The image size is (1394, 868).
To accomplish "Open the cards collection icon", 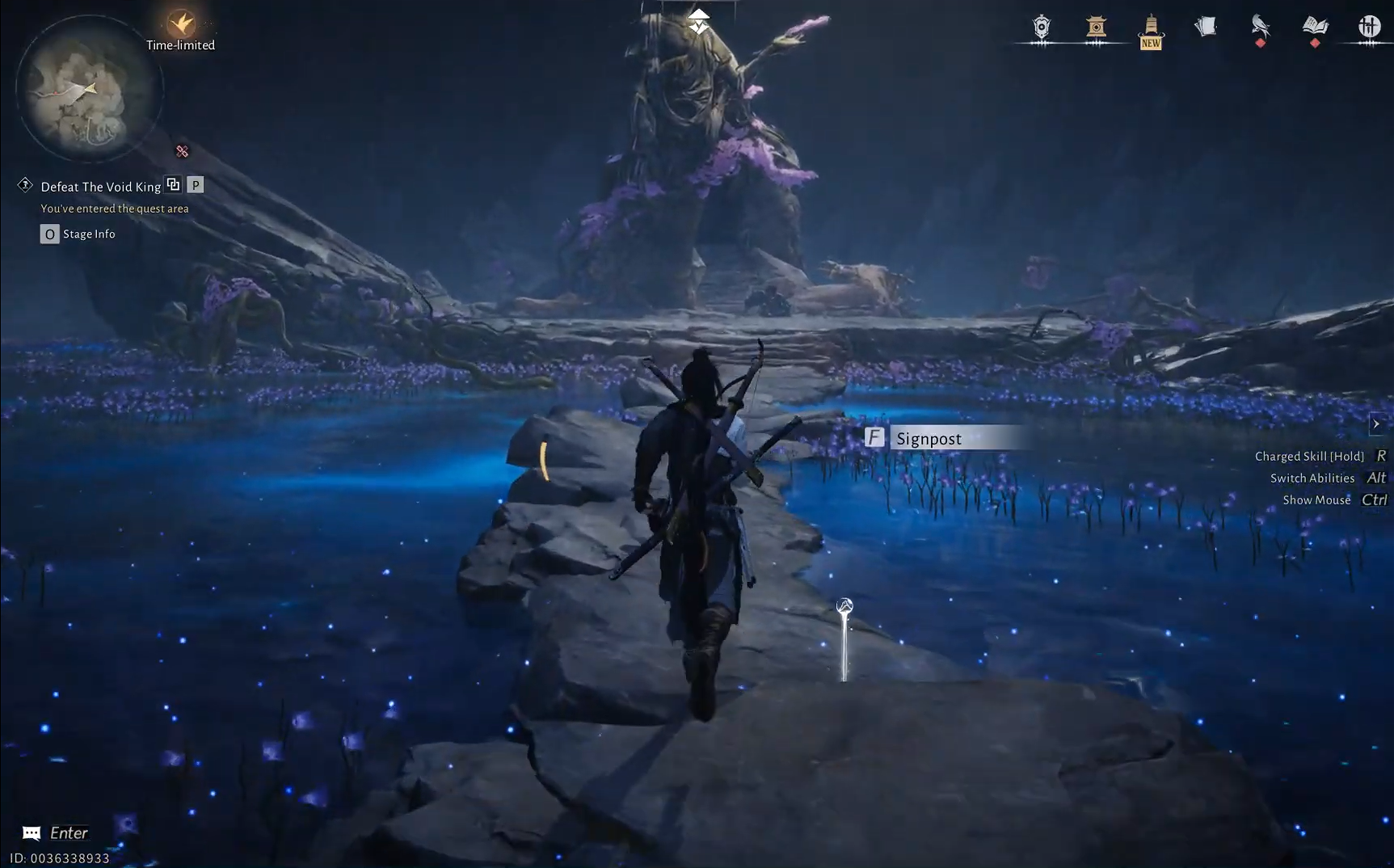I will pyautogui.click(x=1205, y=27).
